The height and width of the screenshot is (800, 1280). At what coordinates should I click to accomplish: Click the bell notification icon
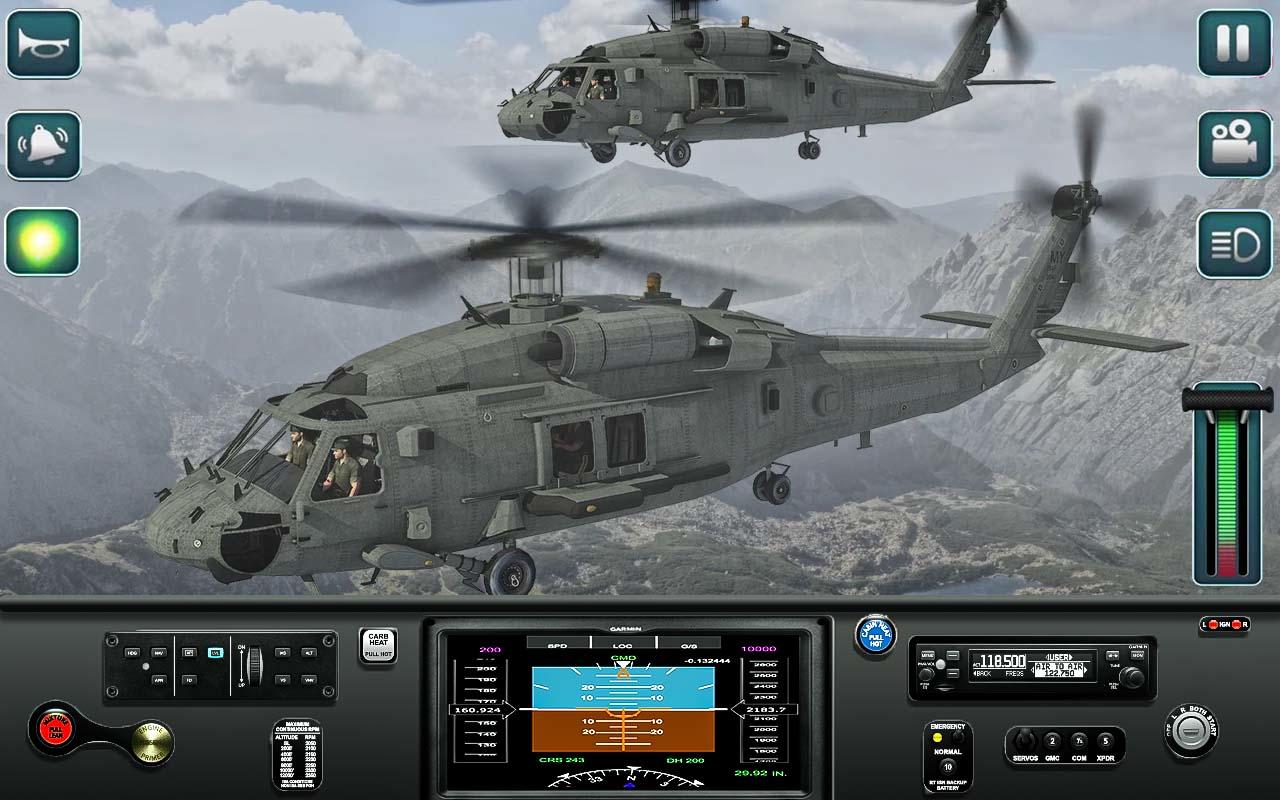click(44, 144)
